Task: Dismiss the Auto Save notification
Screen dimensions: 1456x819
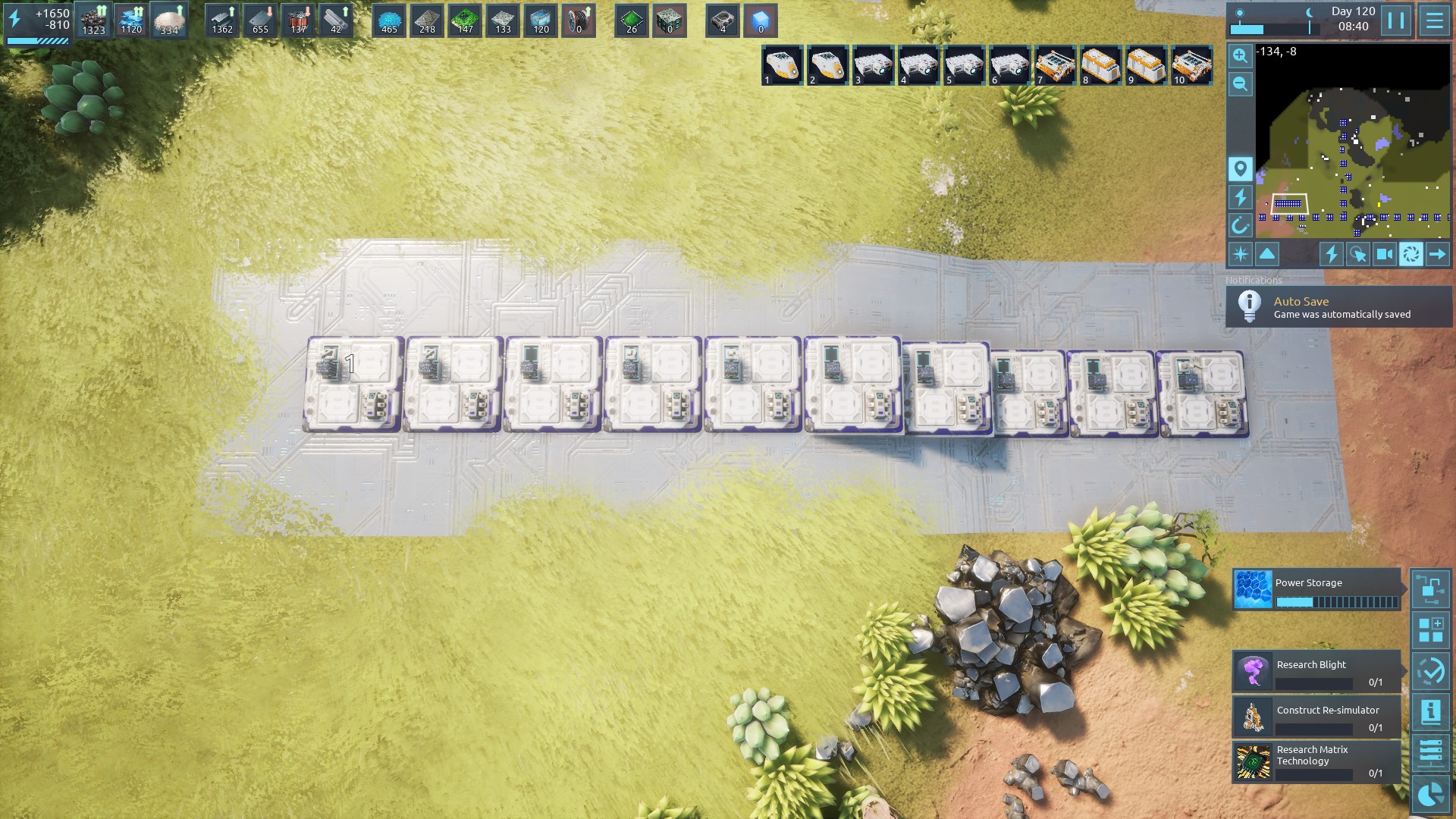Action: coord(1338,307)
